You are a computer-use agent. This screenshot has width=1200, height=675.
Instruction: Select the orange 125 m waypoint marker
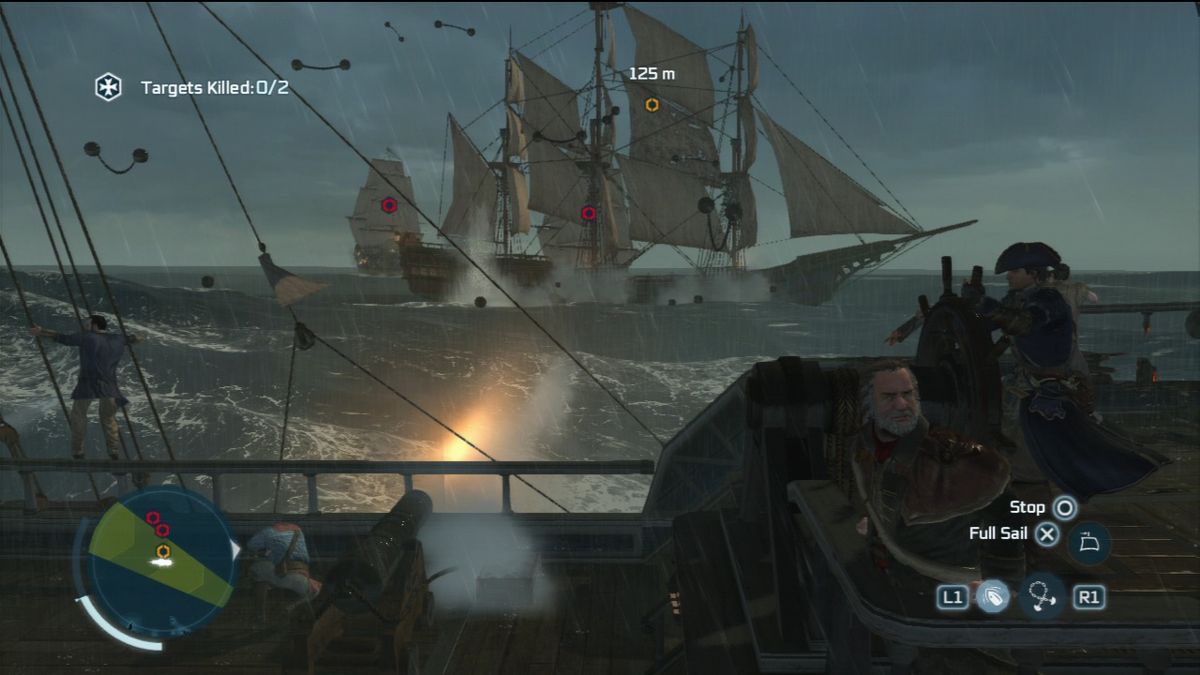coord(652,104)
